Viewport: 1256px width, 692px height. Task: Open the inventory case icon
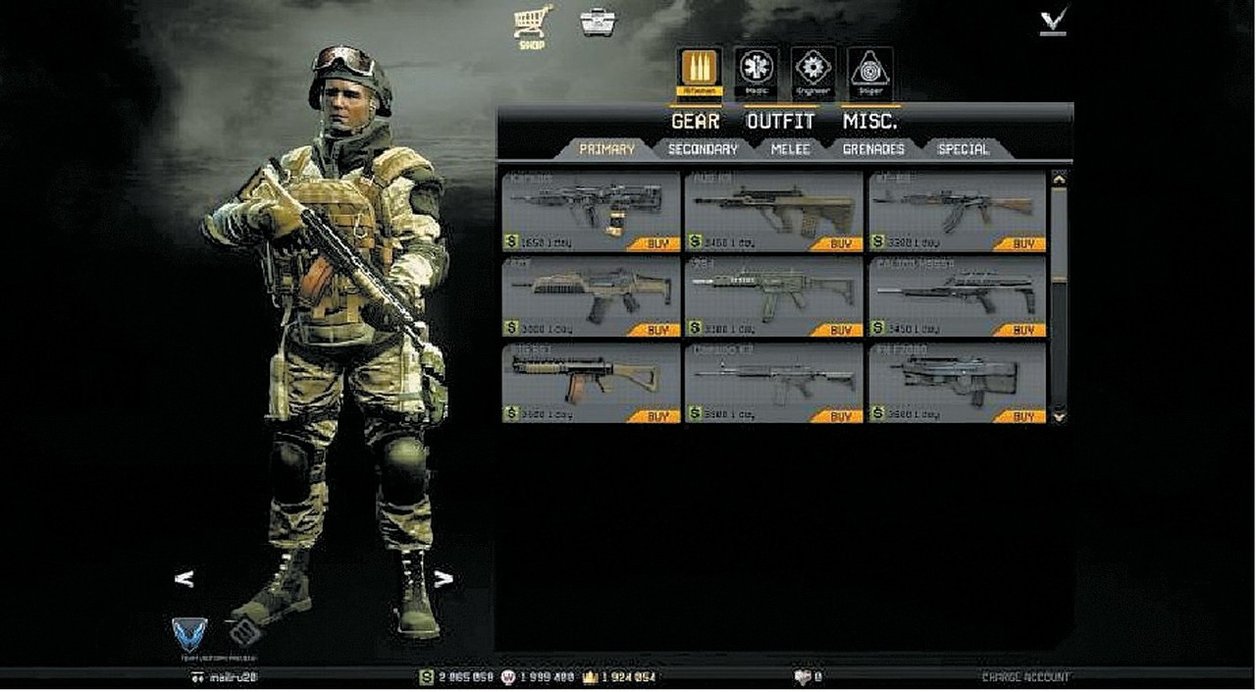pyautogui.click(x=597, y=22)
